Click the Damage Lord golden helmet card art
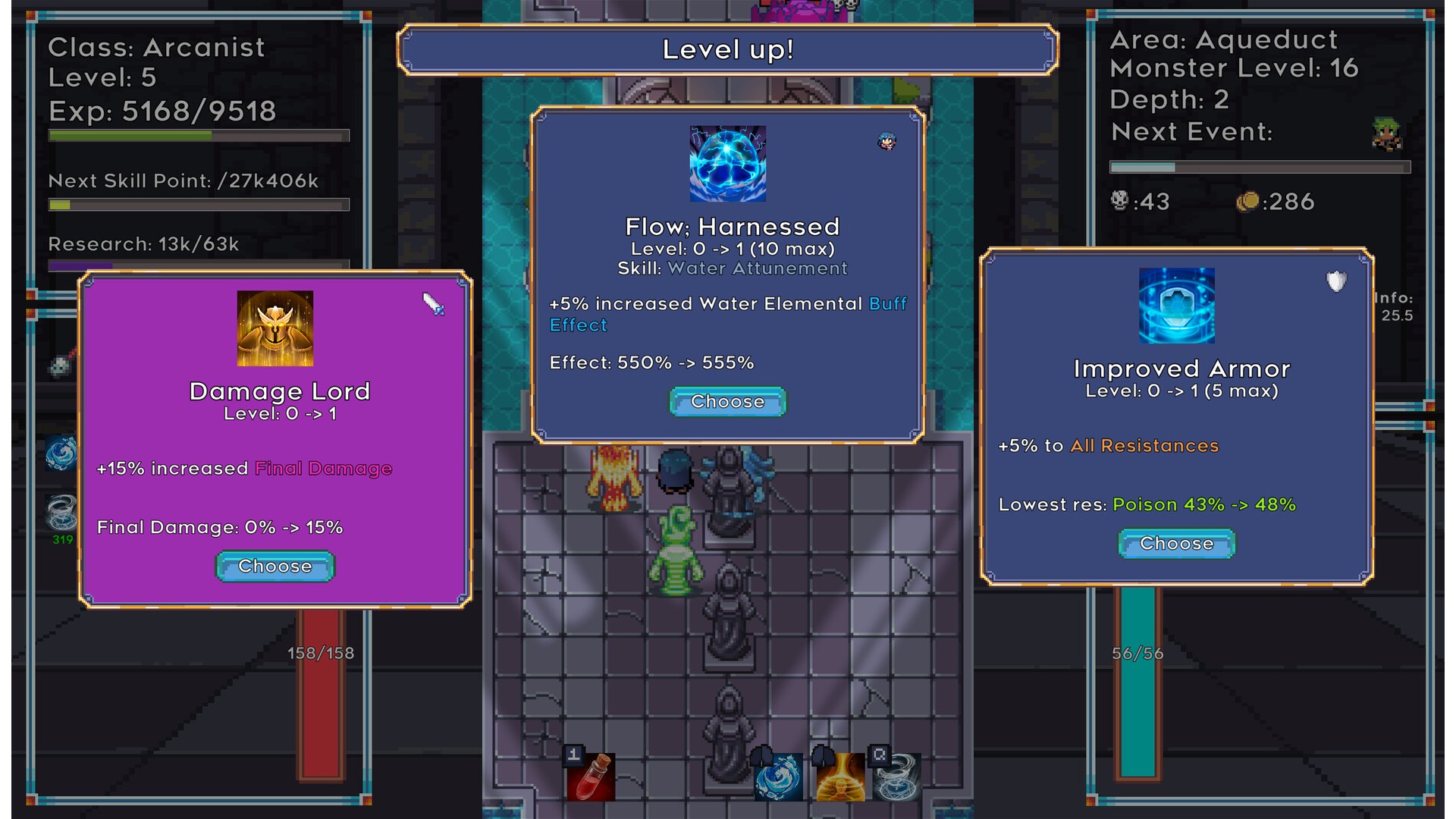This screenshot has width=1456, height=819. (275, 328)
